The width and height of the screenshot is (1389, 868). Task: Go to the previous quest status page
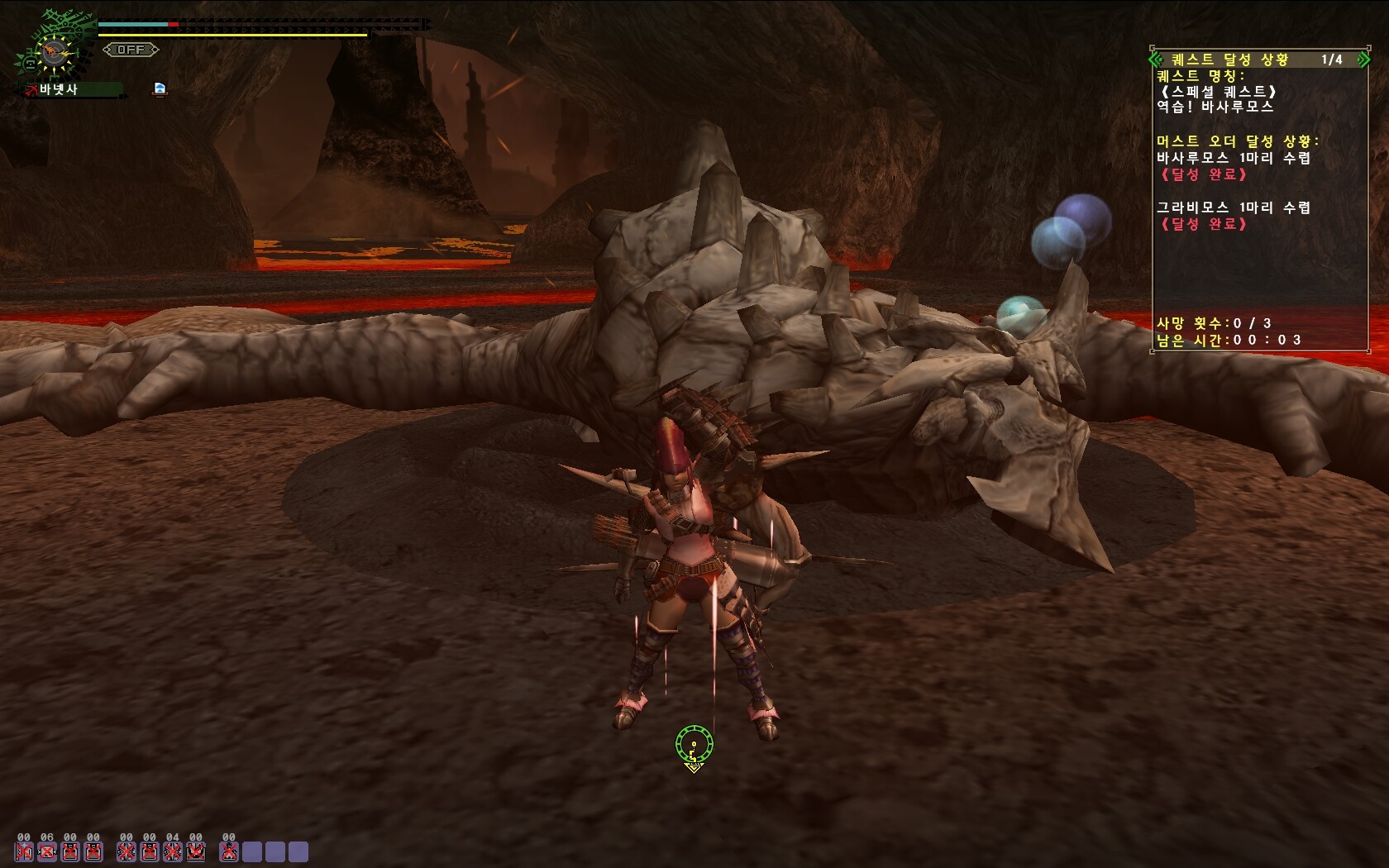[x=1157, y=60]
